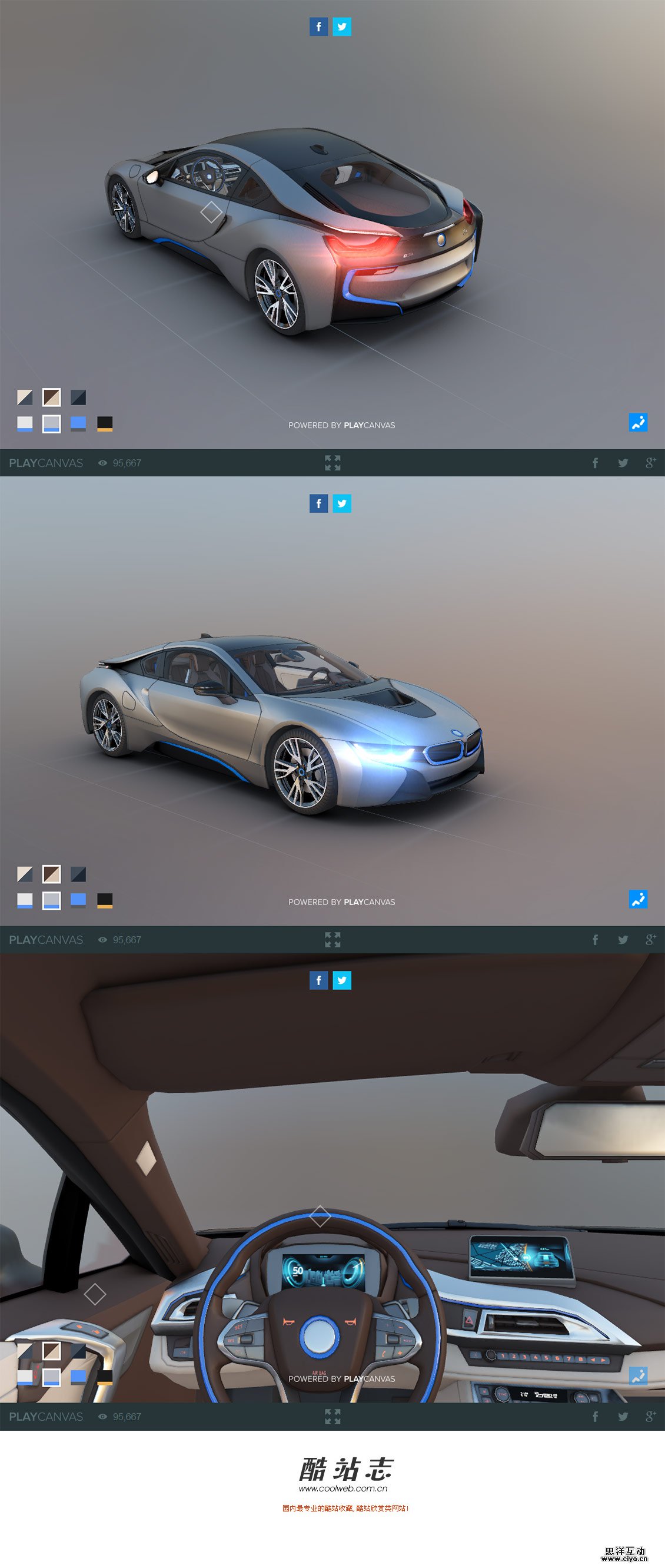
Task: Choose silver paint swatch in front-view car panel
Action: (x=52, y=900)
